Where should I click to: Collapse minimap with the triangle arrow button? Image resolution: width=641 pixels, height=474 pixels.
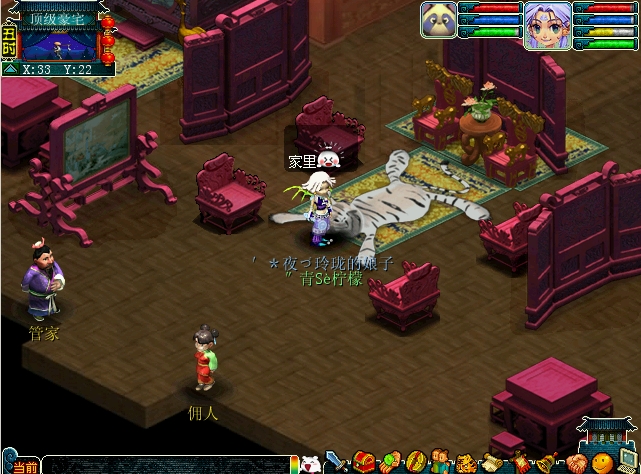(9, 69)
